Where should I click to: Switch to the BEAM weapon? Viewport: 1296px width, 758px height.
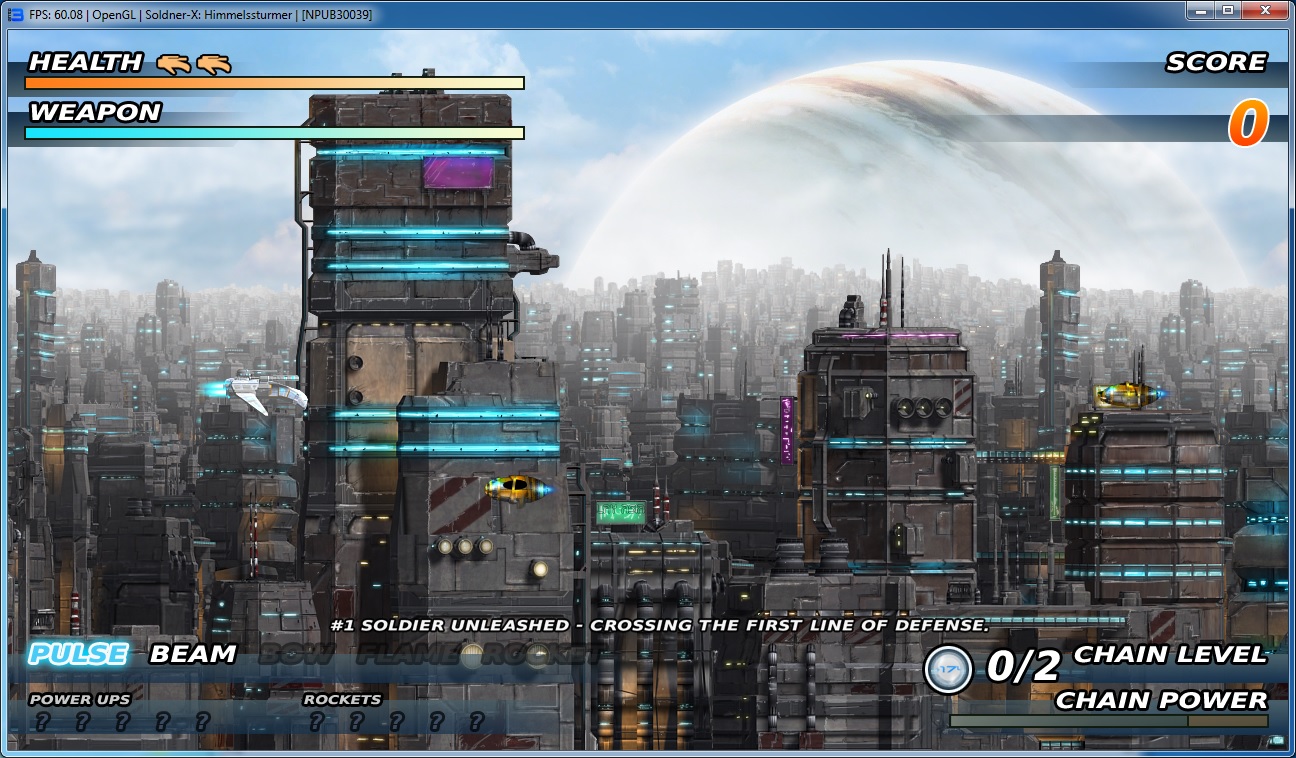[x=193, y=655]
